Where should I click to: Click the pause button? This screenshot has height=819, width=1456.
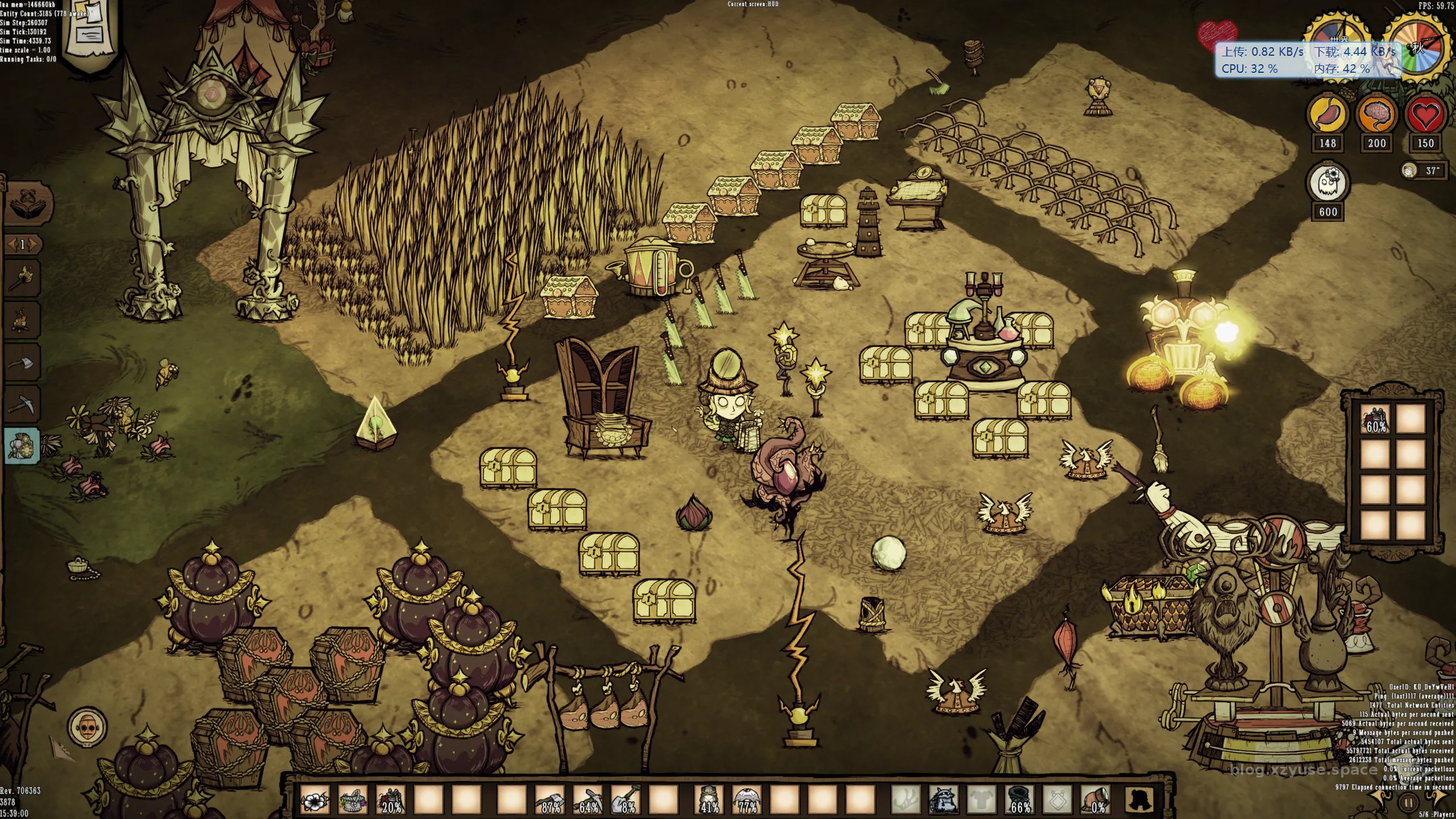coord(1408,803)
